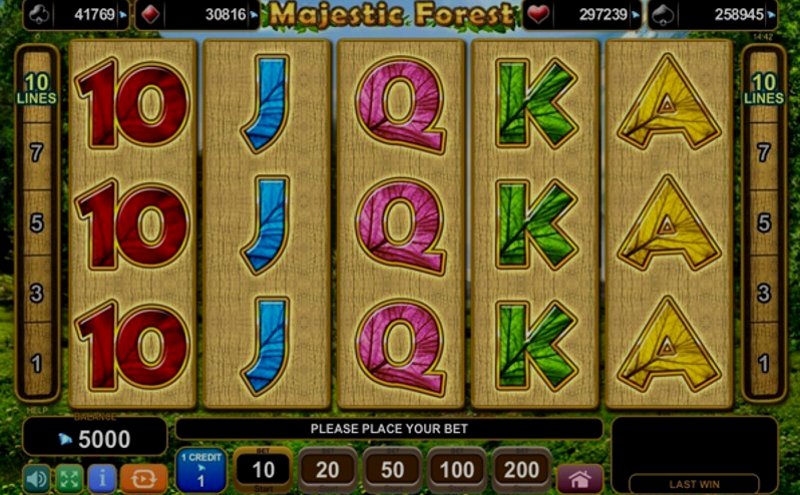Return to lobby via the house icon
800x495 pixels.
point(580,478)
